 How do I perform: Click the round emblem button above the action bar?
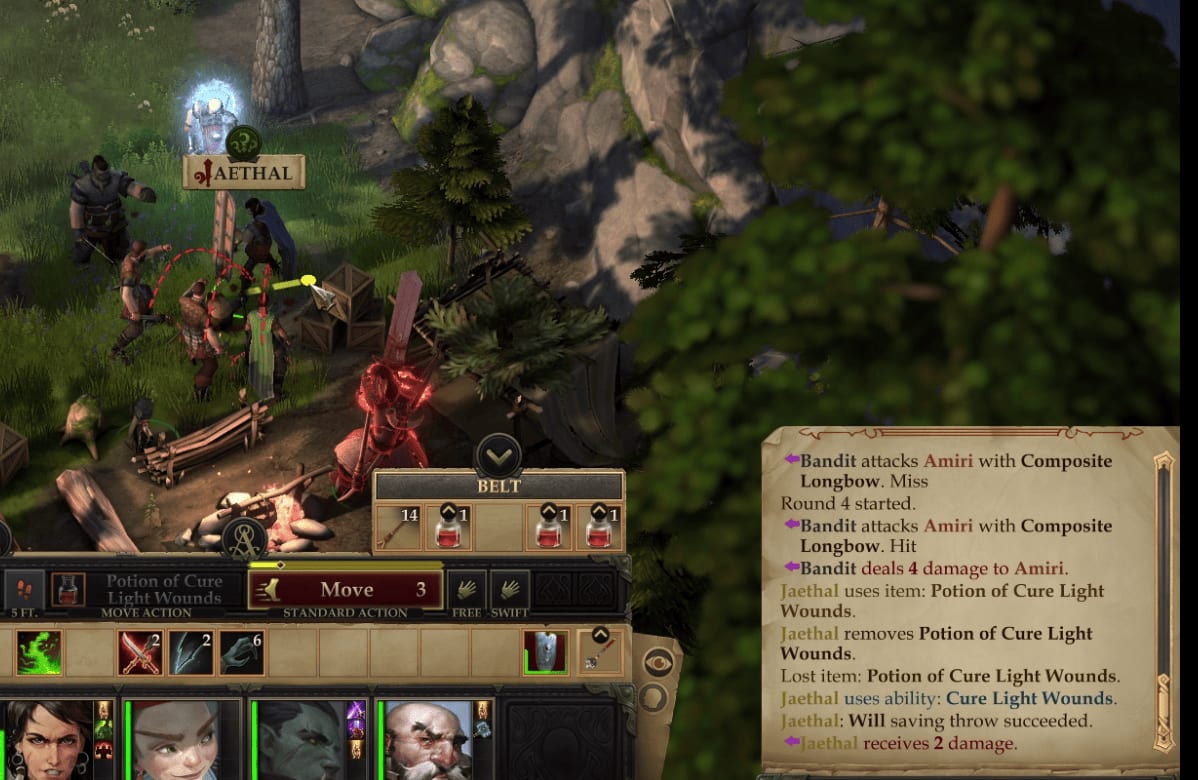tap(244, 537)
